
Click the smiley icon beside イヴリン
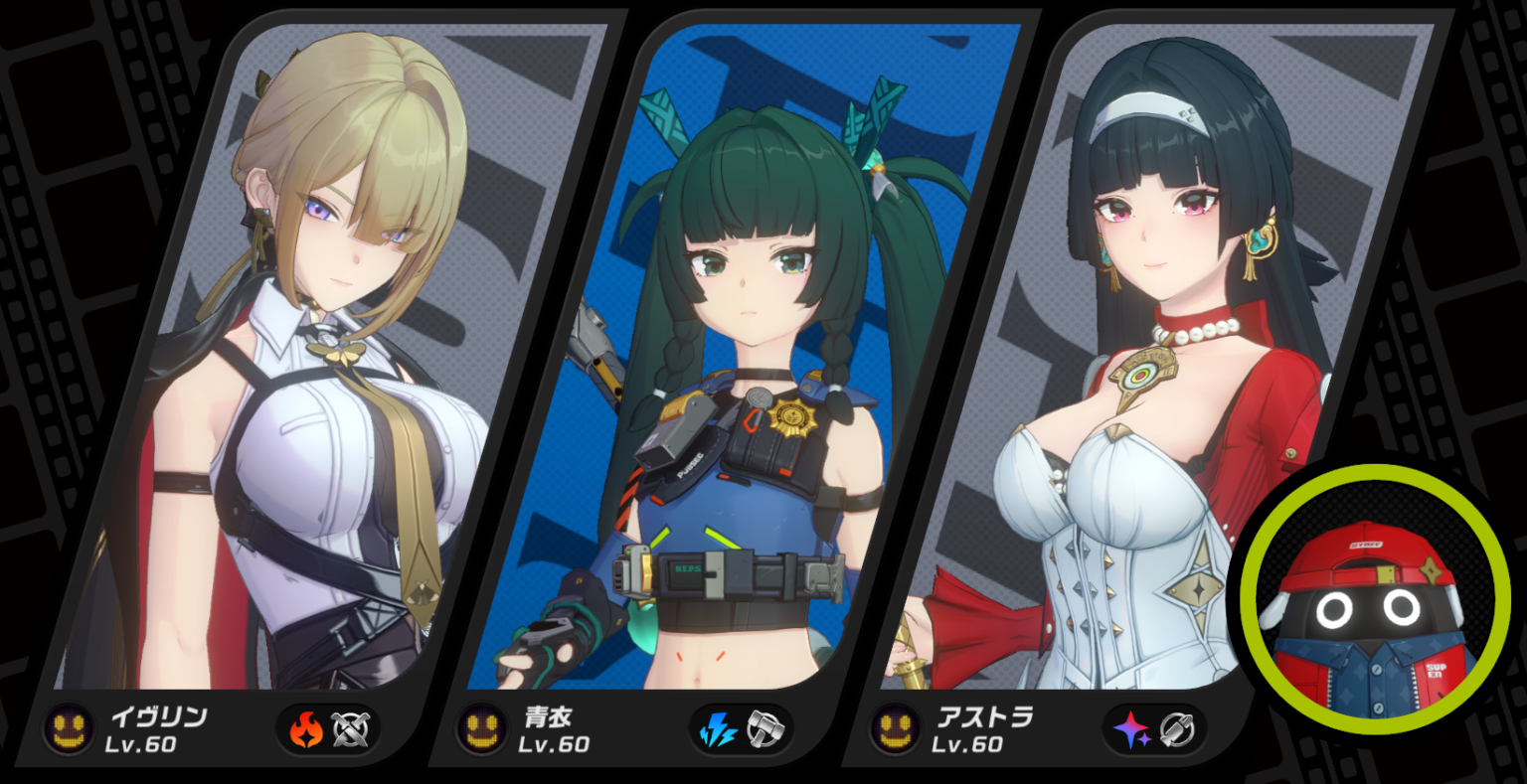[69, 729]
